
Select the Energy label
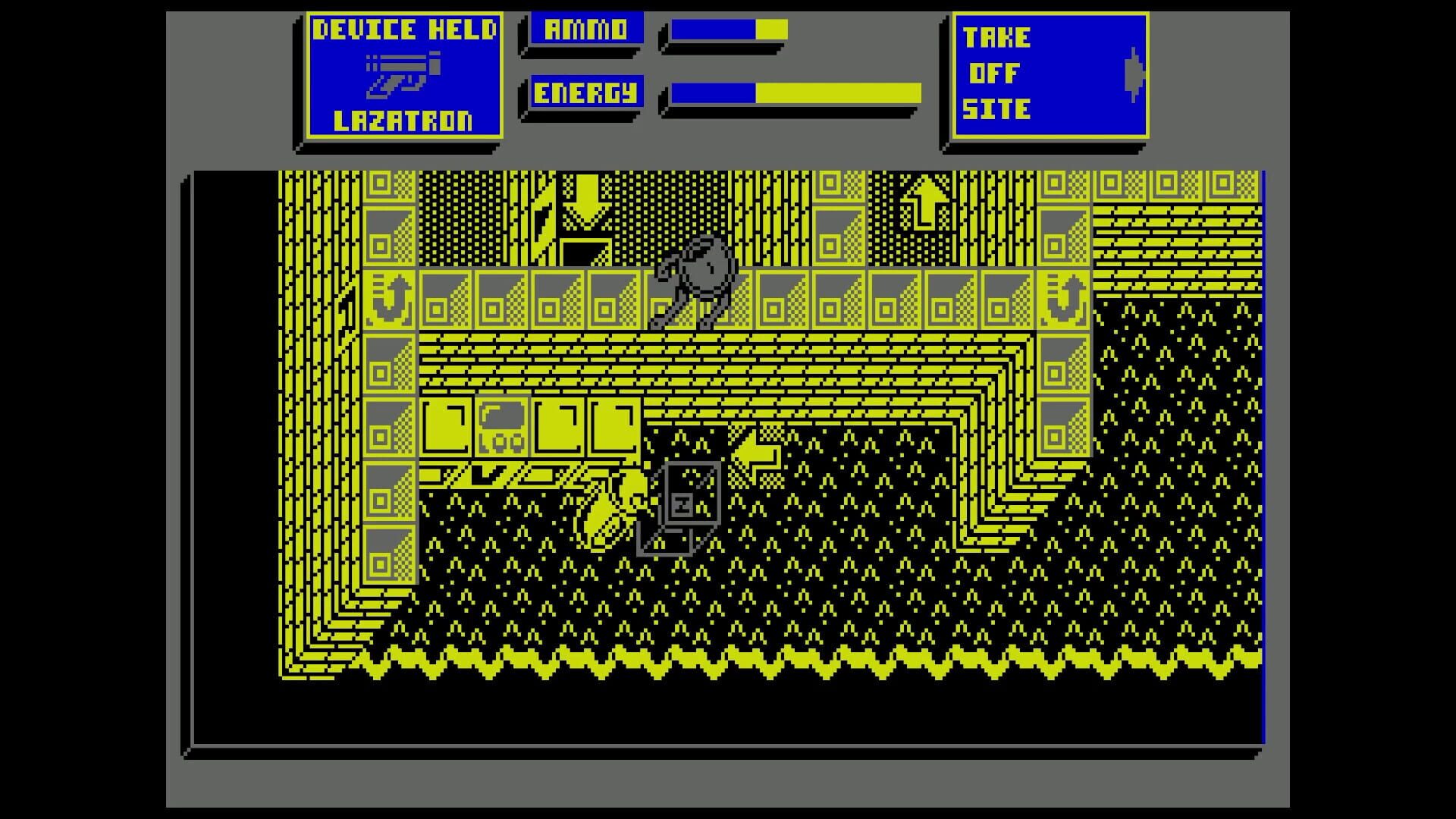pyautogui.click(x=584, y=93)
